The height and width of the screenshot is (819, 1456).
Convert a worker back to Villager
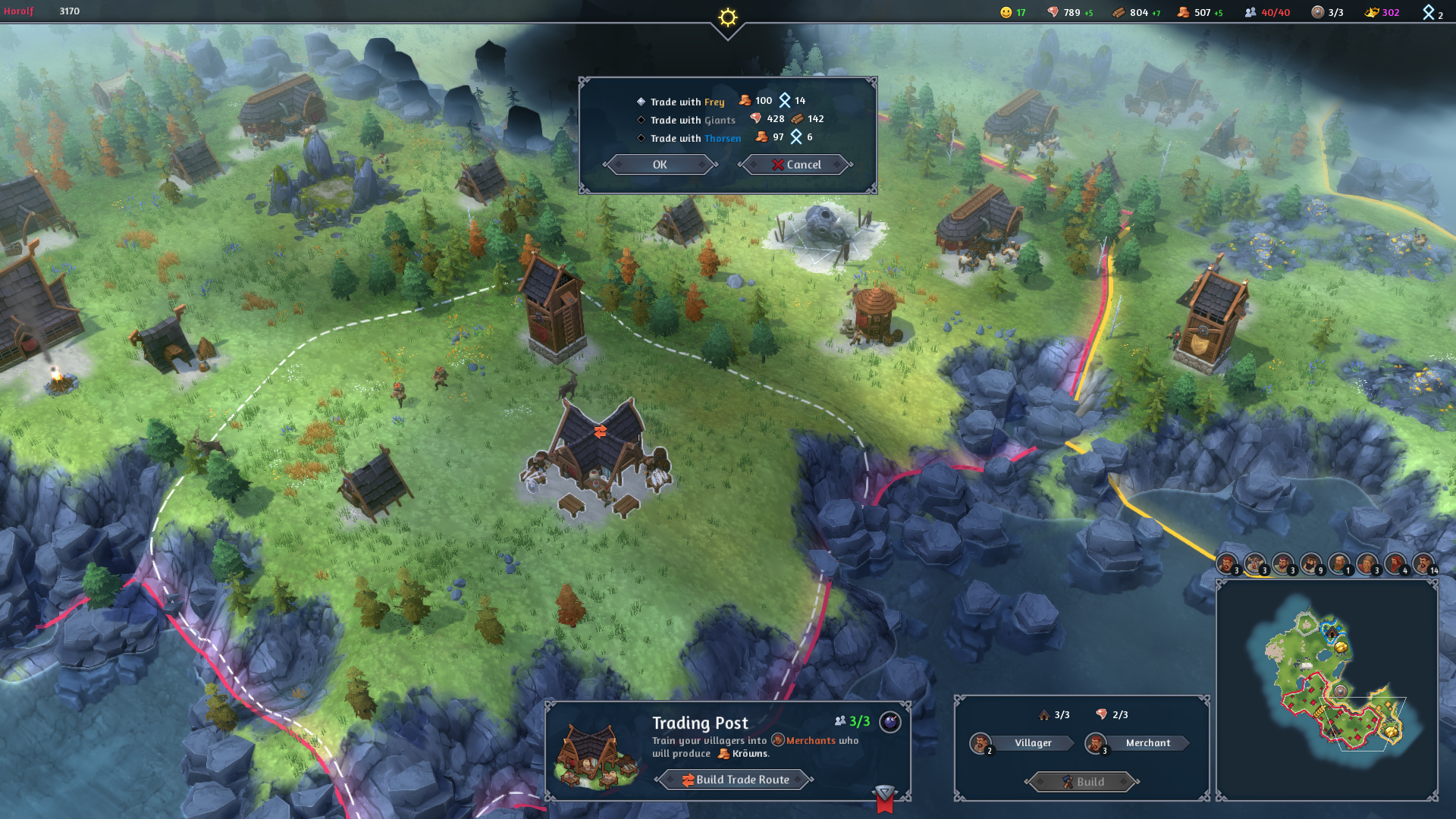[x=1032, y=743]
